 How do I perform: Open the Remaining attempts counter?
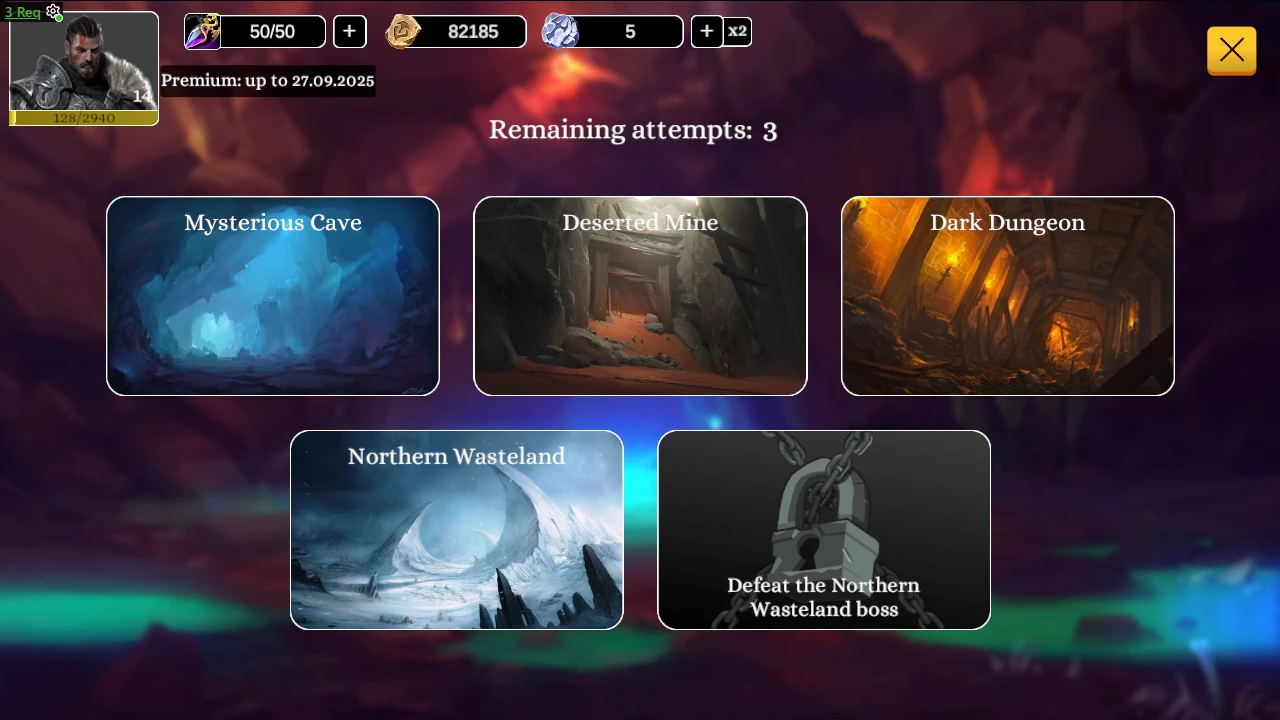point(633,129)
